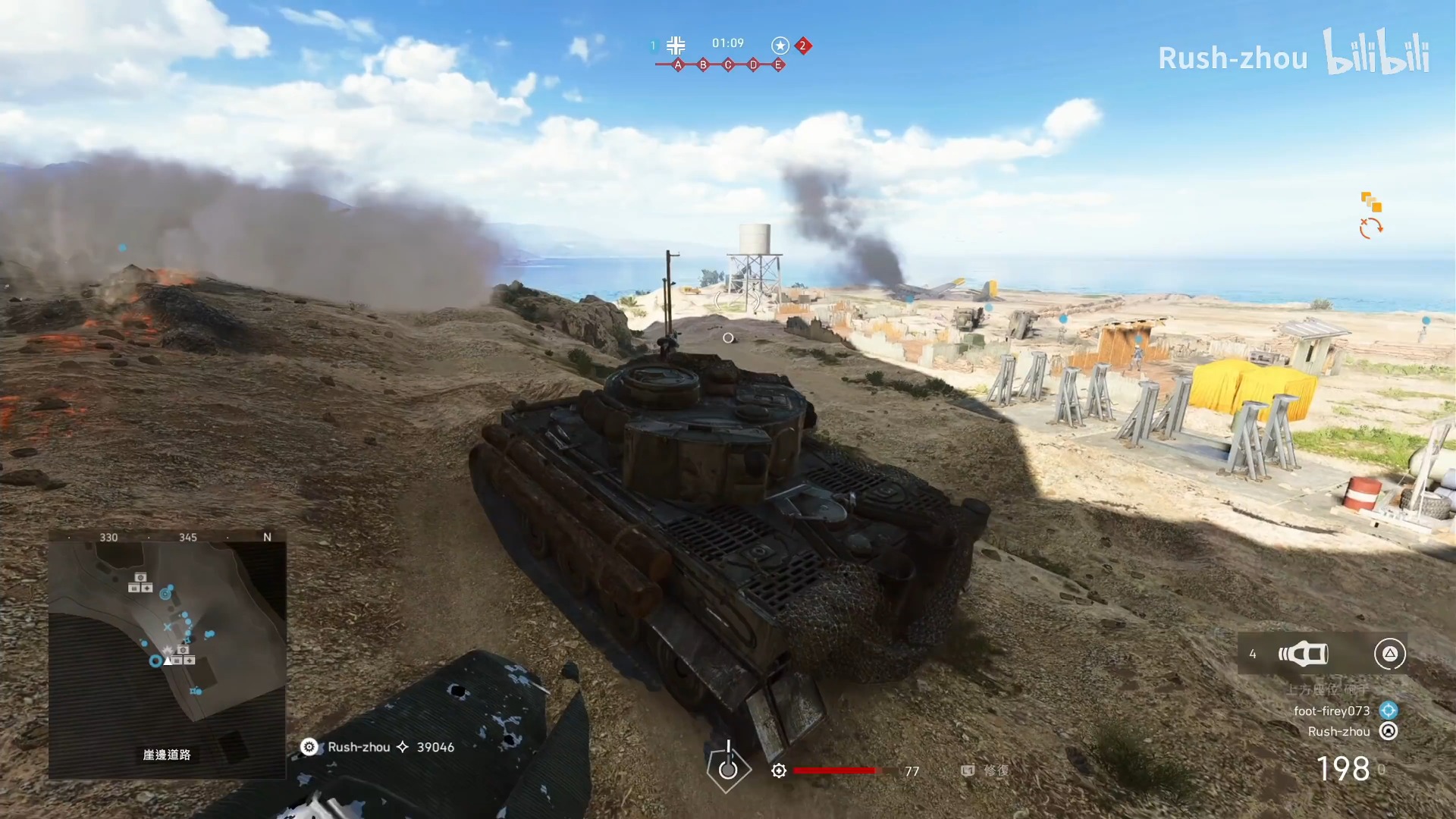The height and width of the screenshot is (819, 1456).
Task: Open the minimap
Action: pyautogui.click(x=168, y=654)
